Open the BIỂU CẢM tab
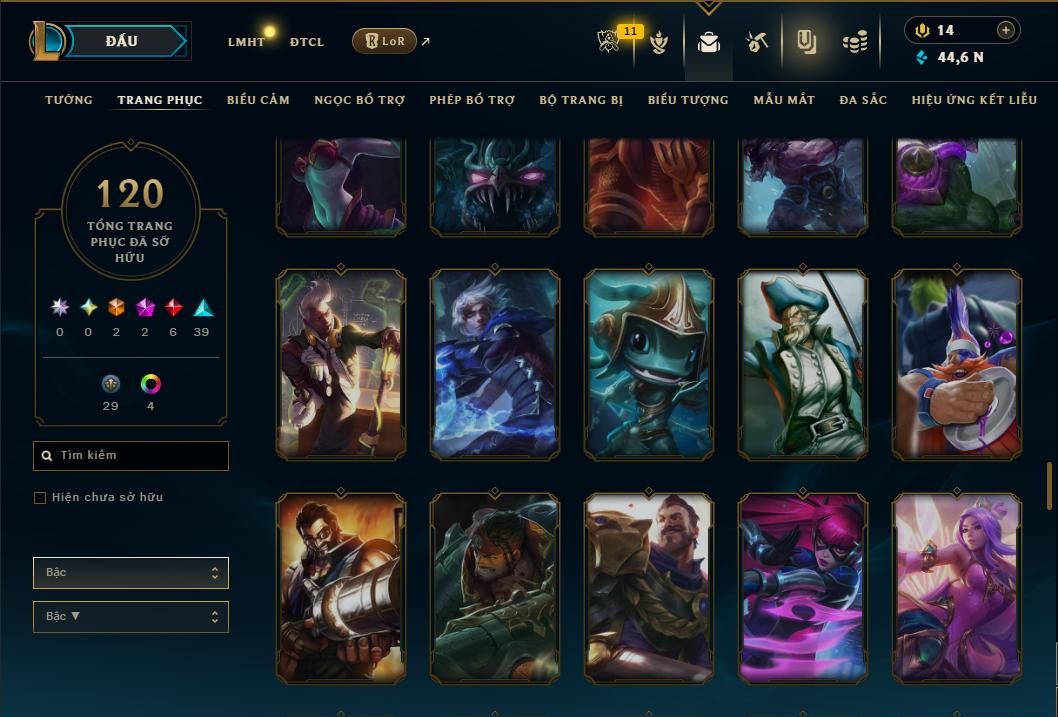Screen dimensions: 1058x717 (258, 100)
